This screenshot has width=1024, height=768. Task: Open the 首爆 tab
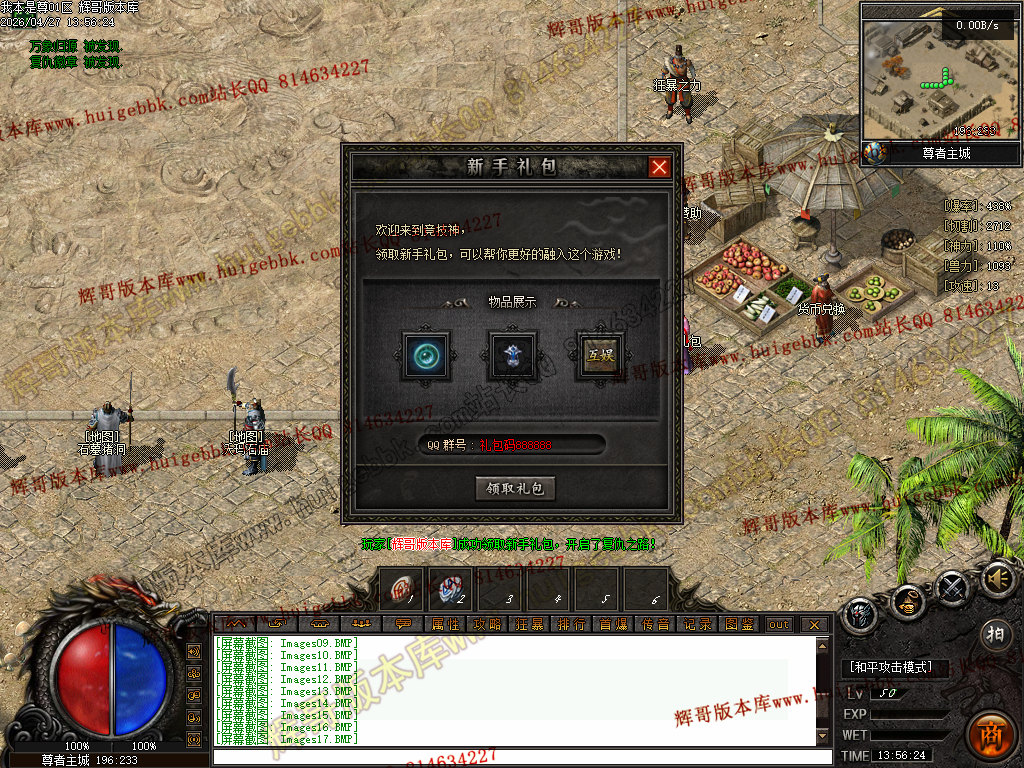point(613,624)
